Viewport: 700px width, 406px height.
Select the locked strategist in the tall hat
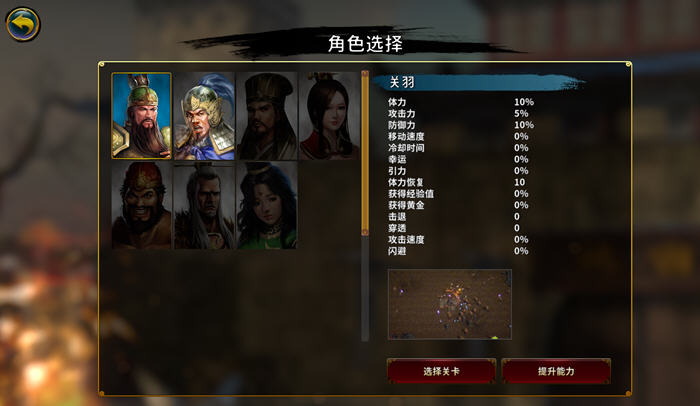pyautogui.click(x=267, y=116)
